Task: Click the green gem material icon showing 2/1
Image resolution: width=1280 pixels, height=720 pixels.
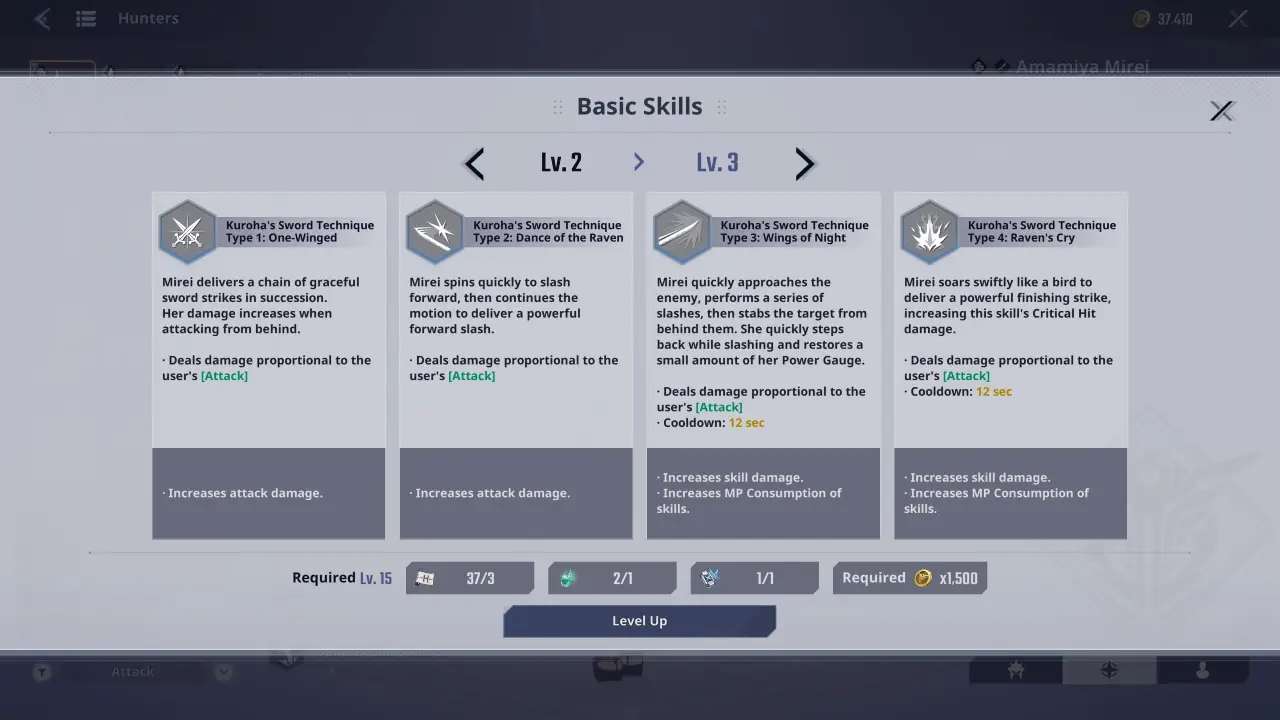Action: click(568, 577)
